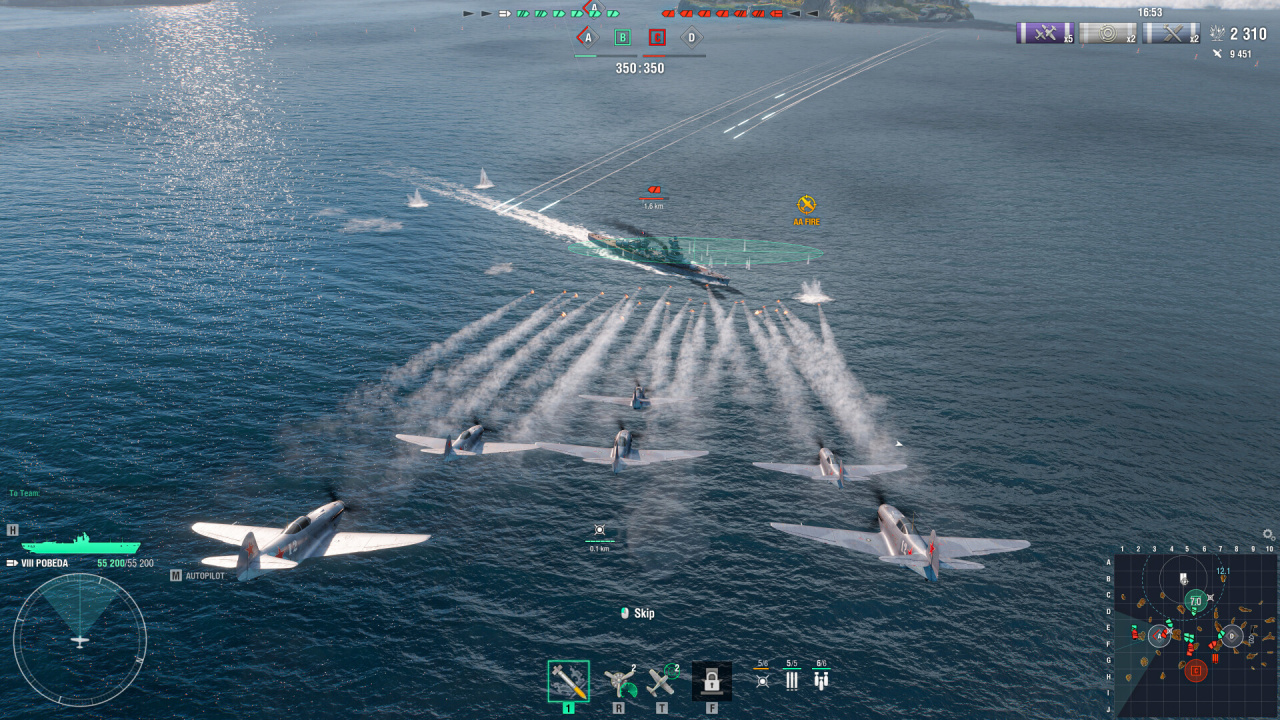Select red capture point C indicator

657,38
